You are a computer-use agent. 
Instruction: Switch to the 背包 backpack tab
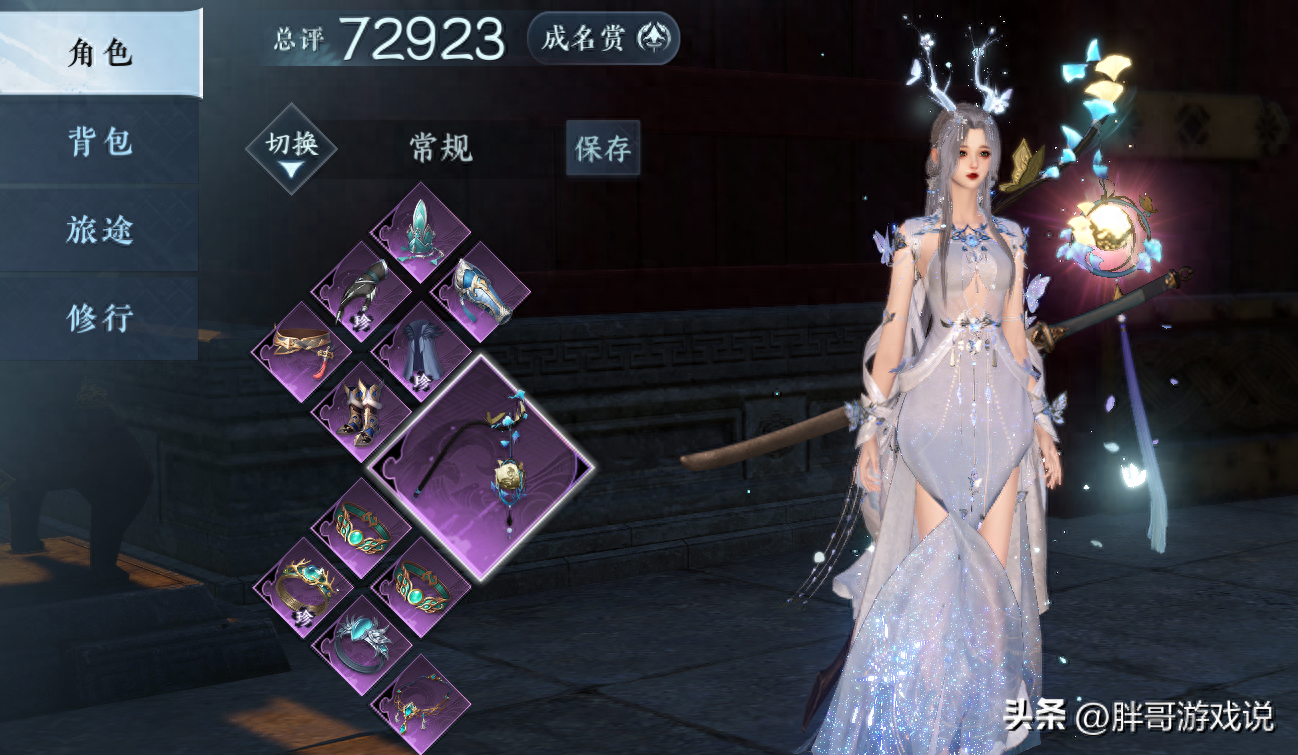point(100,142)
